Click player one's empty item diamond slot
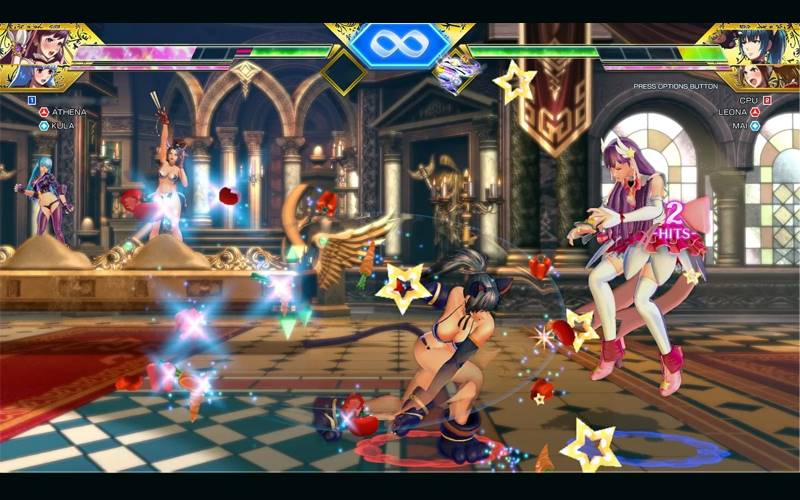The height and width of the screenshot is (500, 800). (x=343, y=71)
